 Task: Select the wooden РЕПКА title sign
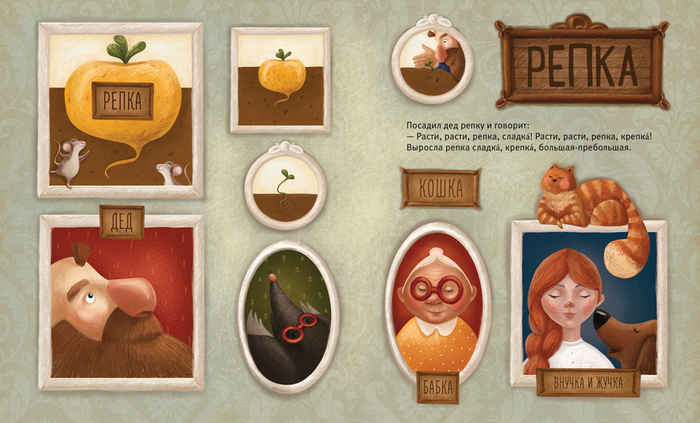pyautogui.click(x=581, y=62)
